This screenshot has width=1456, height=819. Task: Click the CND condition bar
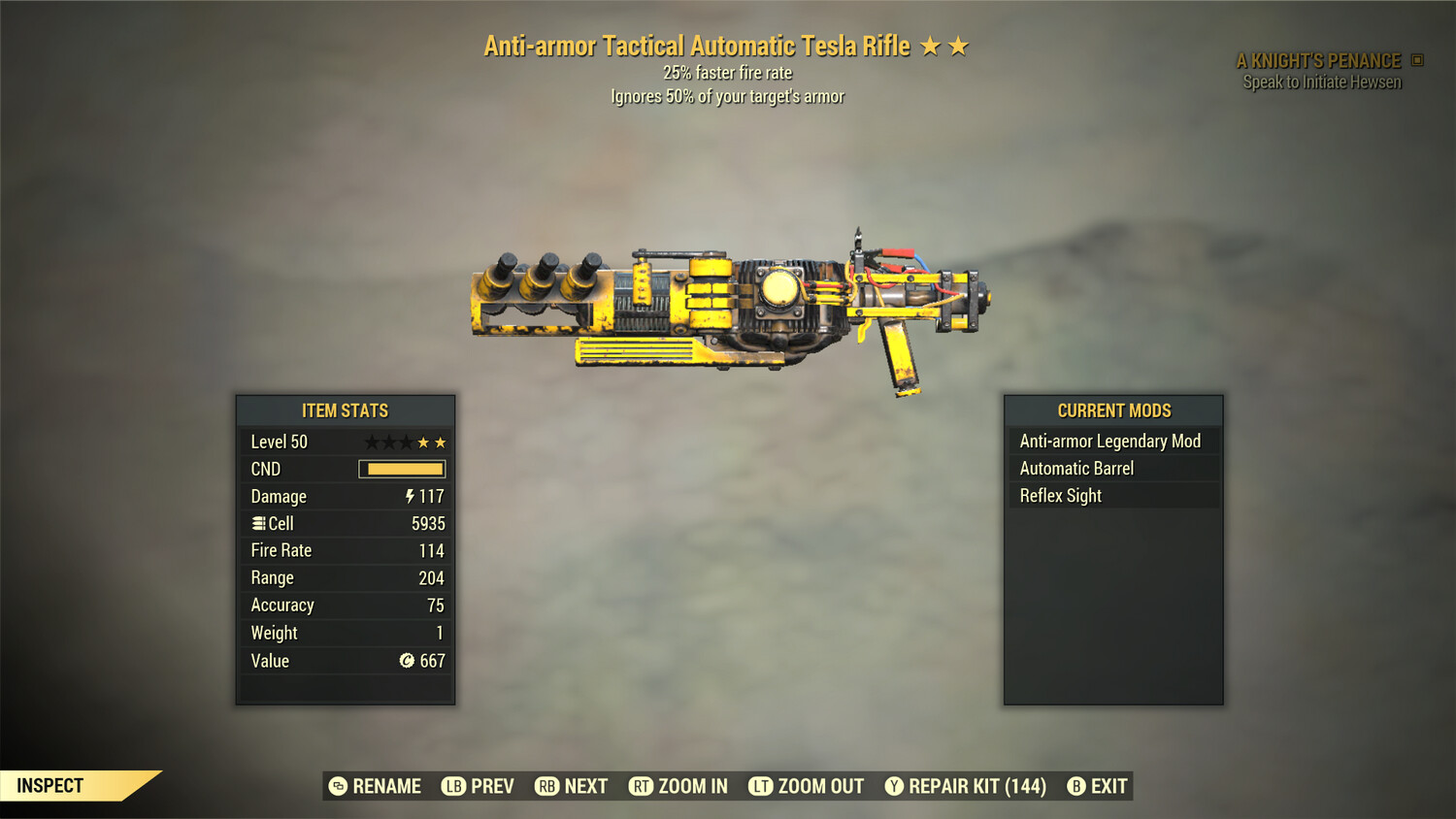(402, 469)
